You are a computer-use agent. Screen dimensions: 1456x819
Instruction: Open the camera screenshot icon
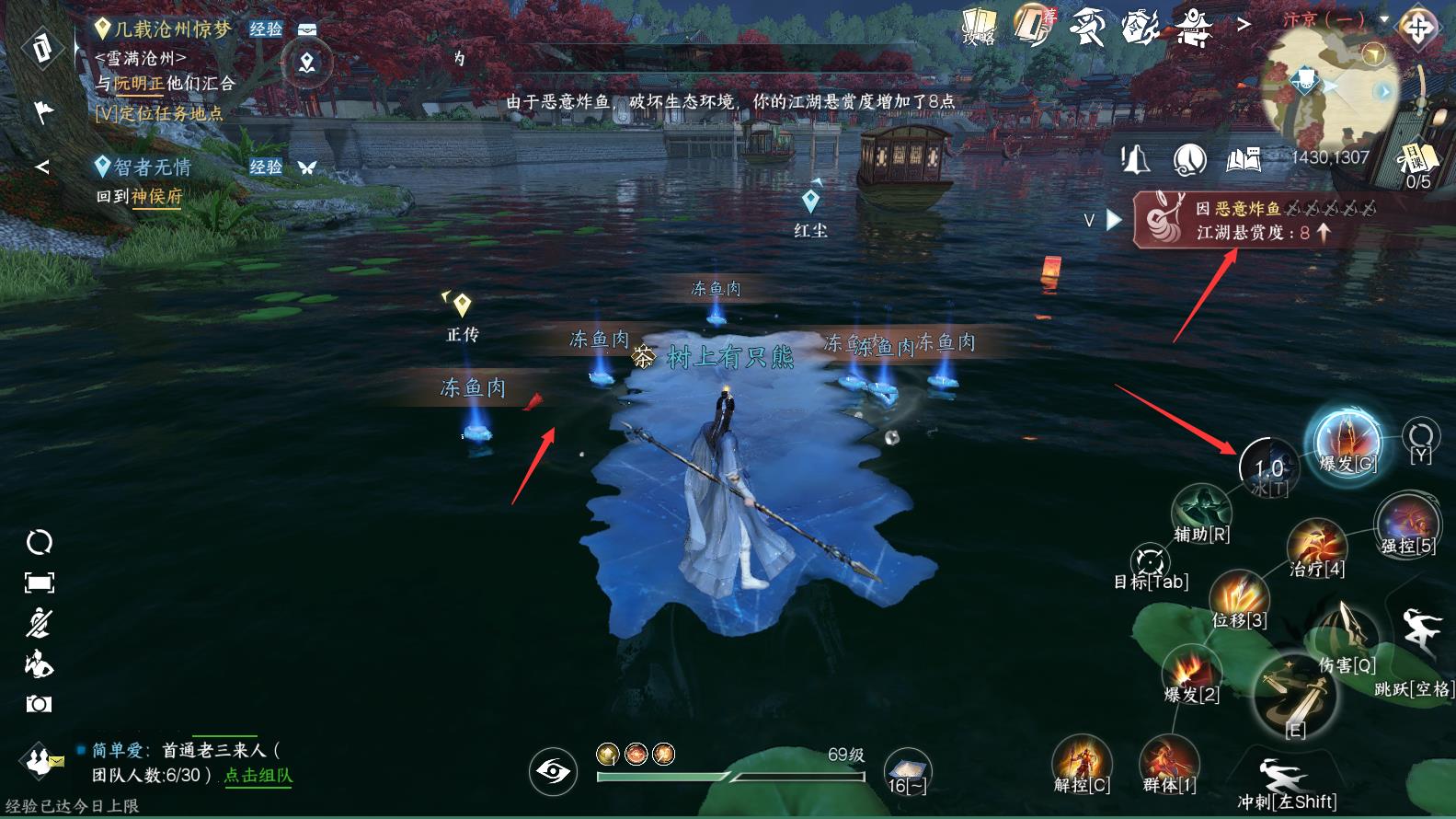39,704
